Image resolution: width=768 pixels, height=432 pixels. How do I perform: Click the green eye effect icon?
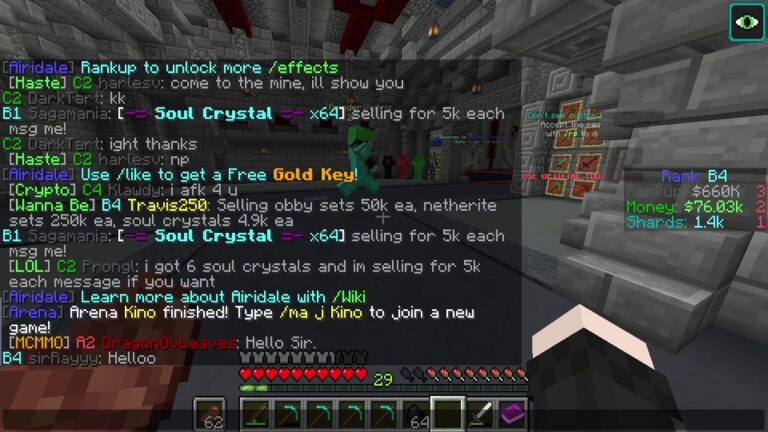pyautogui.click(x=746, y=21)
